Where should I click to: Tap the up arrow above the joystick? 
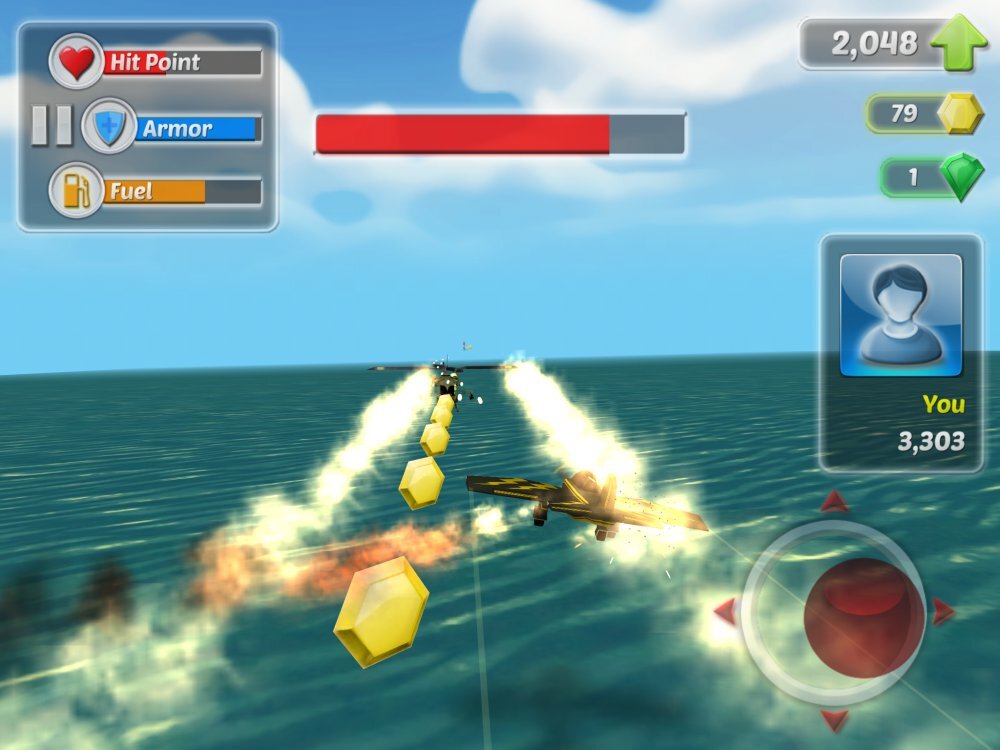tap(834, 502)
